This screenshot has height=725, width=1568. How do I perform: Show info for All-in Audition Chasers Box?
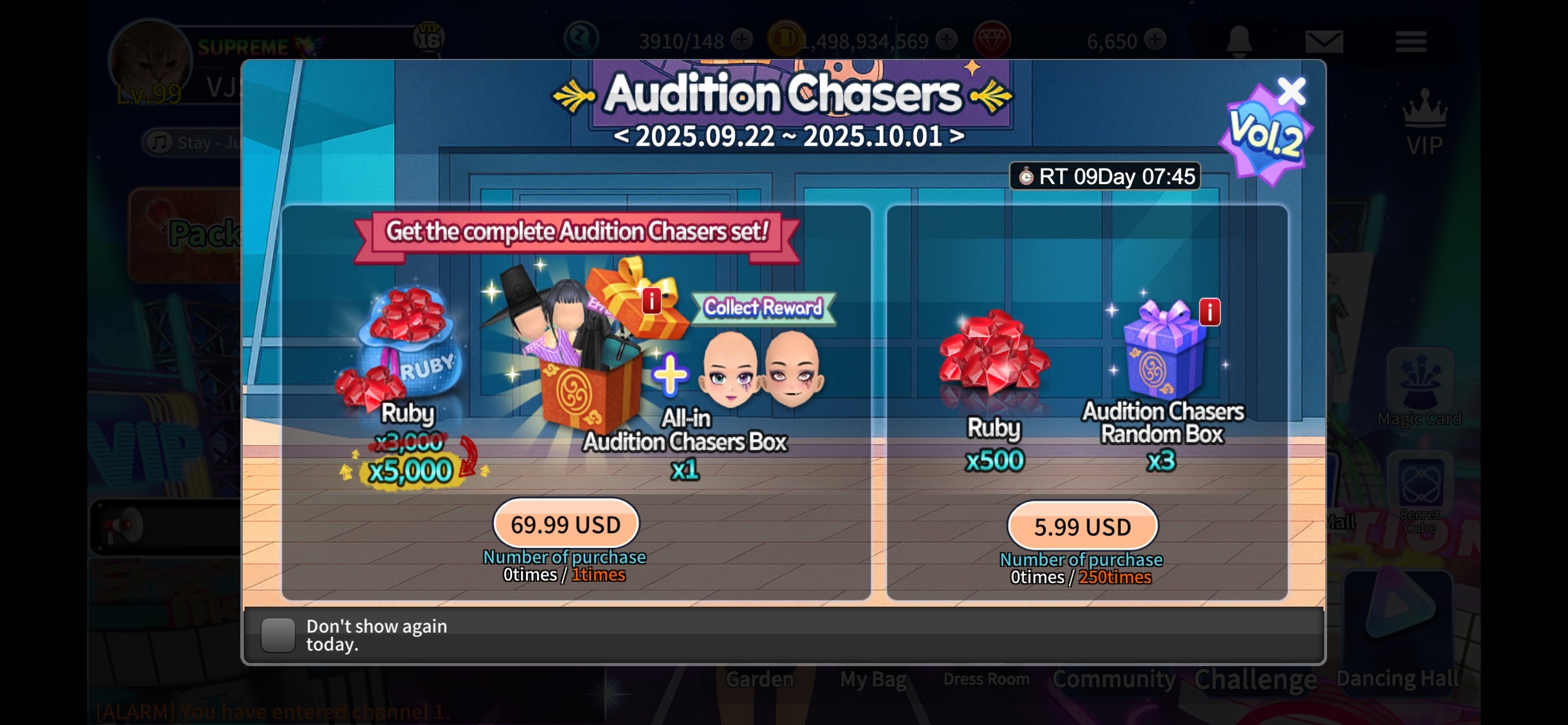[651, 301]
